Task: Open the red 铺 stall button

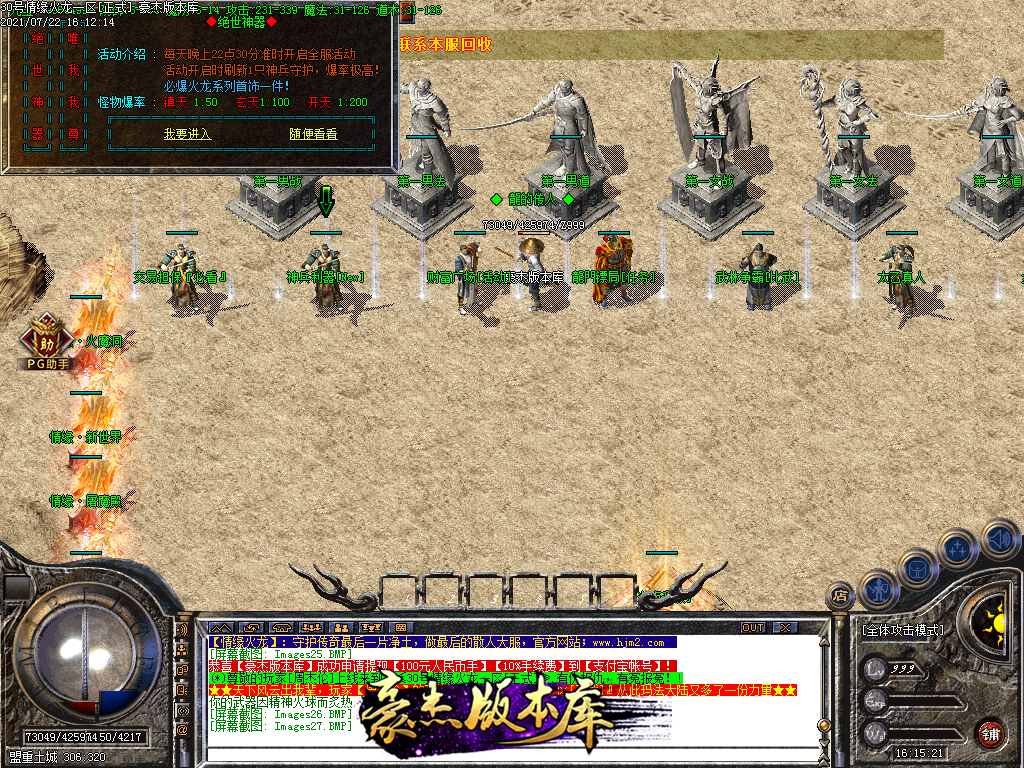Action: click(990, 733)
